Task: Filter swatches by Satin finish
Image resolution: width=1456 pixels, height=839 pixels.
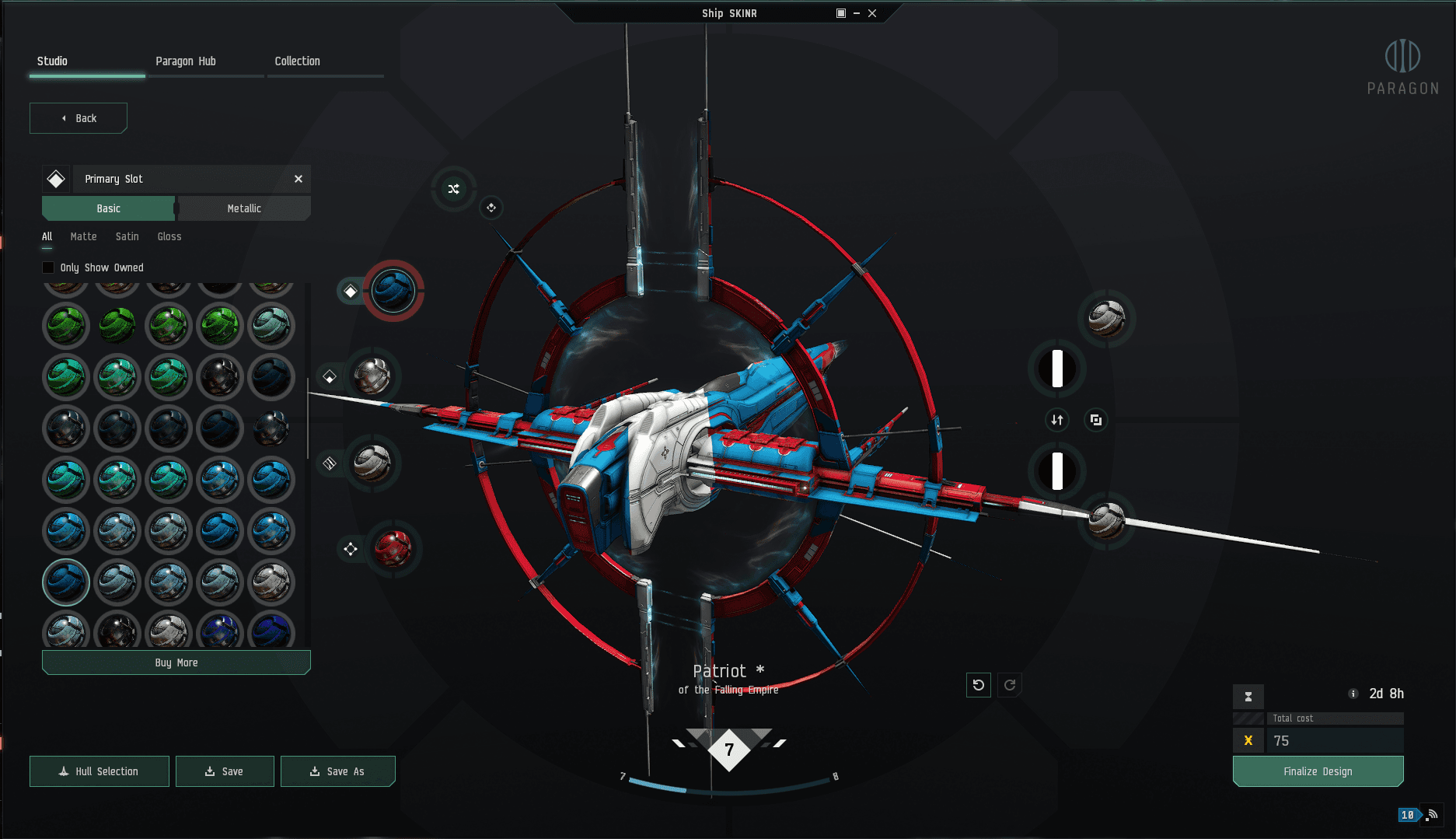Action: (127, 236)
